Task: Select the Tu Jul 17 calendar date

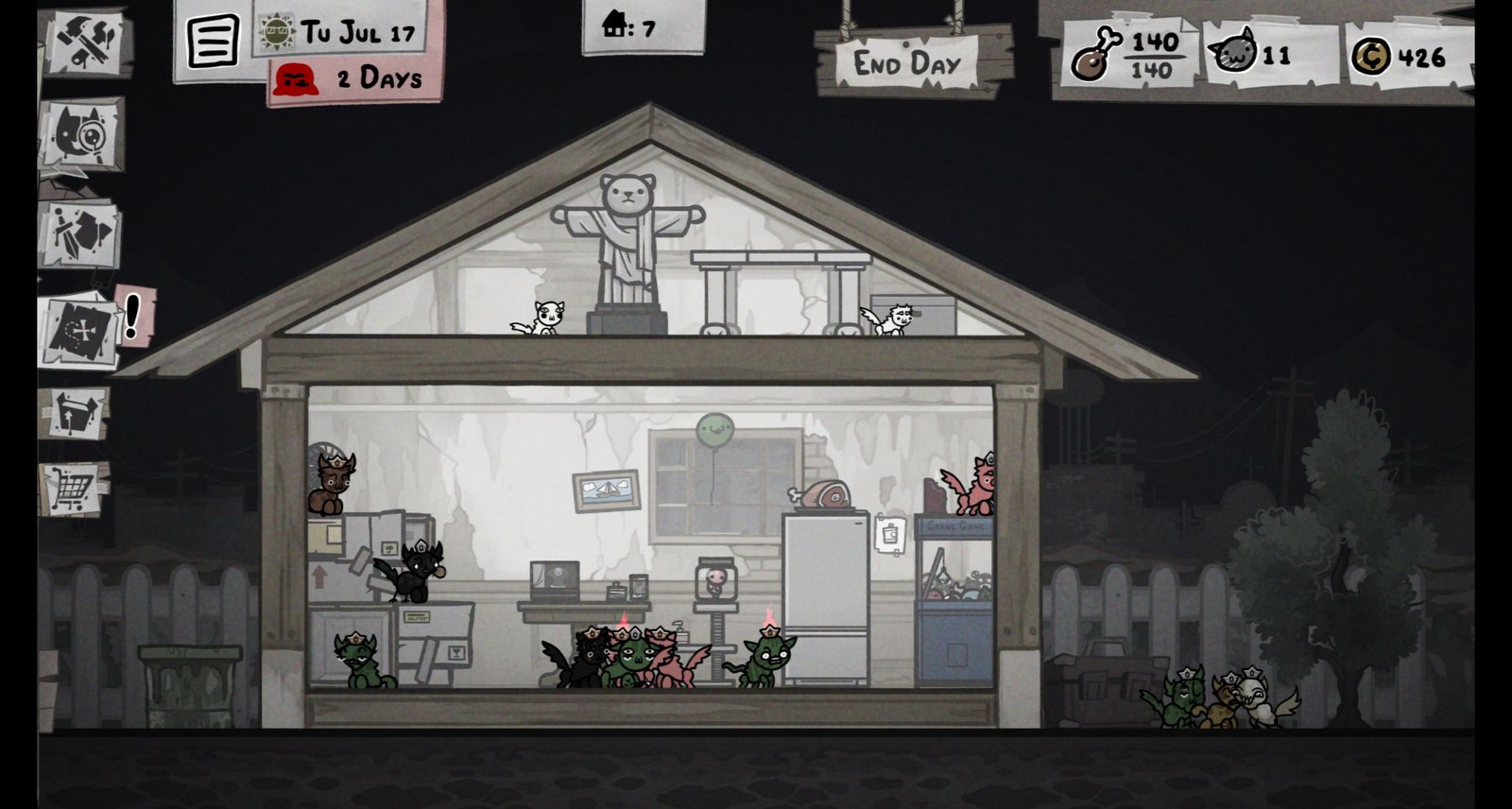Action: click(x=346, y=31)
